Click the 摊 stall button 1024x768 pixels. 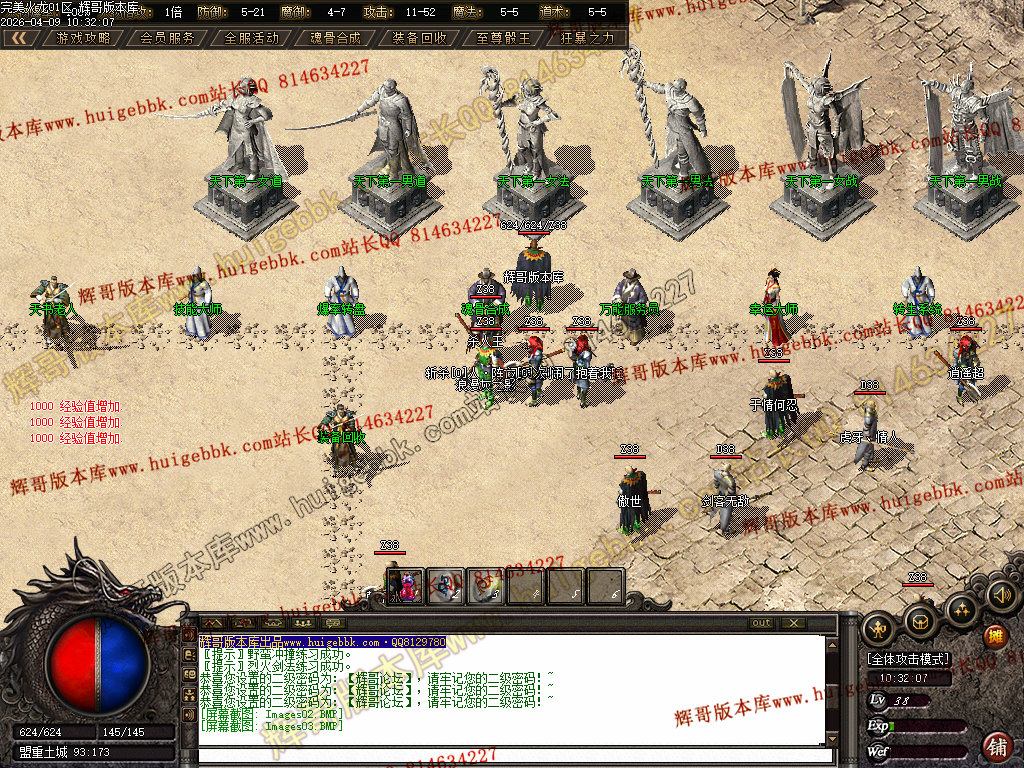(995, 636)
